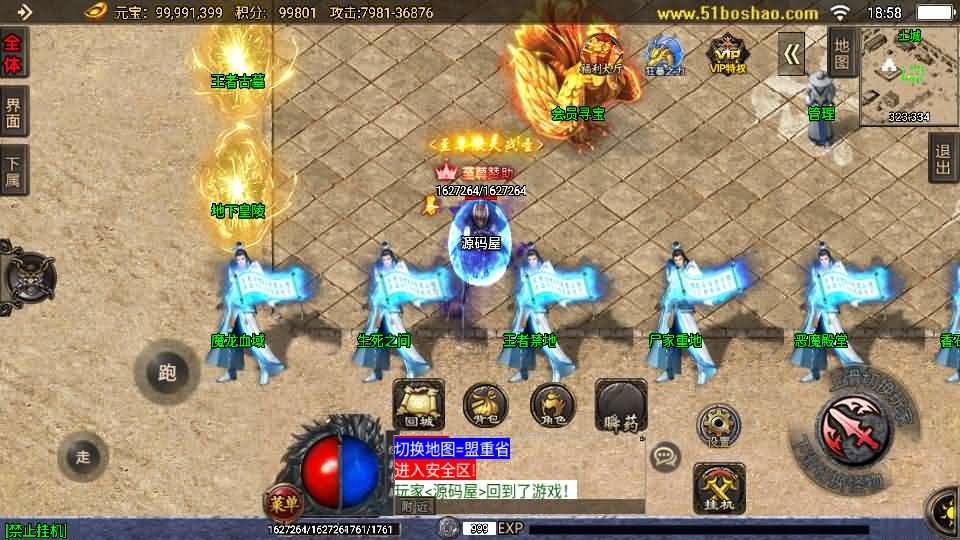Select the 跑 run movement button
The image size is (960, 540).
click(167, 373)
